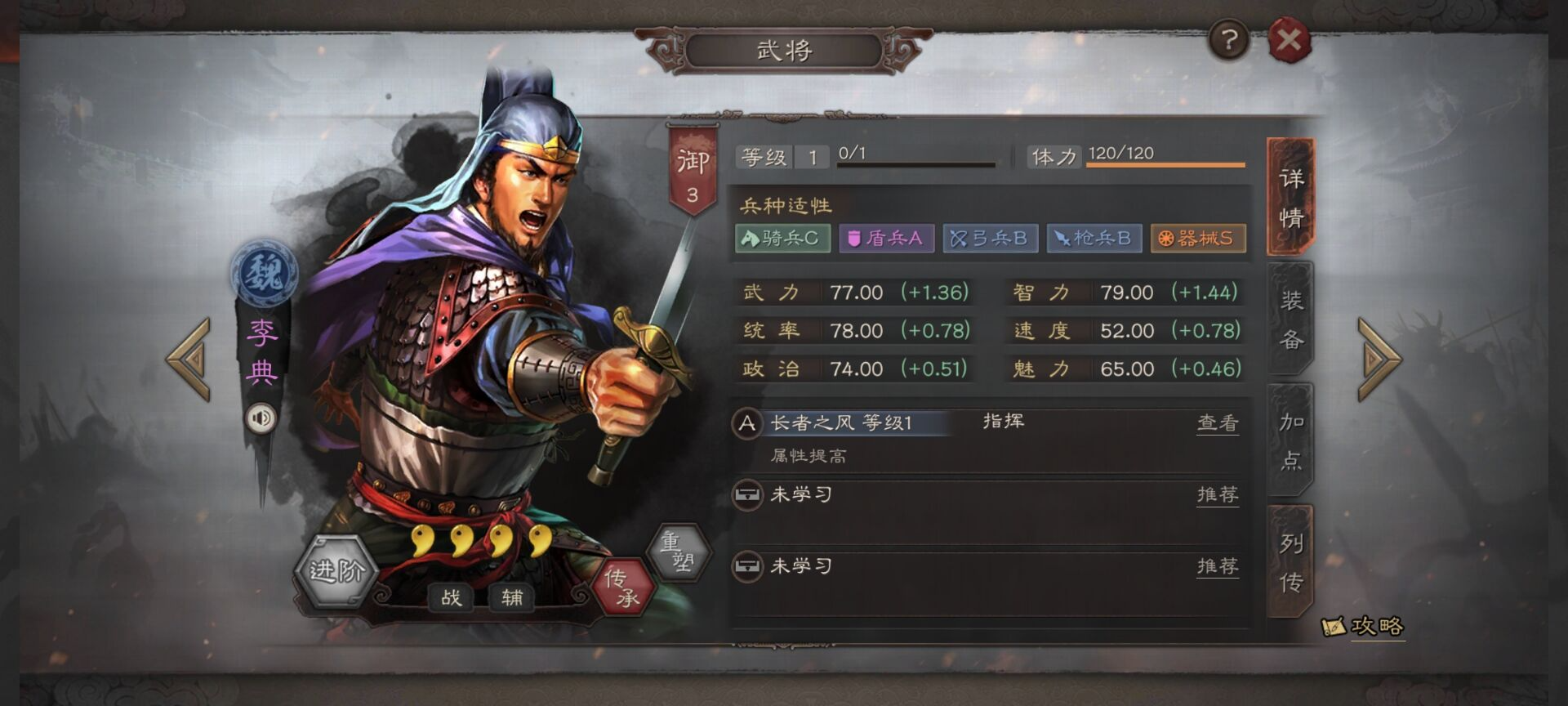The image size is (1568, 706).
Task: Switch to the 加点 attribute points tab
Action: click(x=1290, y=440)
